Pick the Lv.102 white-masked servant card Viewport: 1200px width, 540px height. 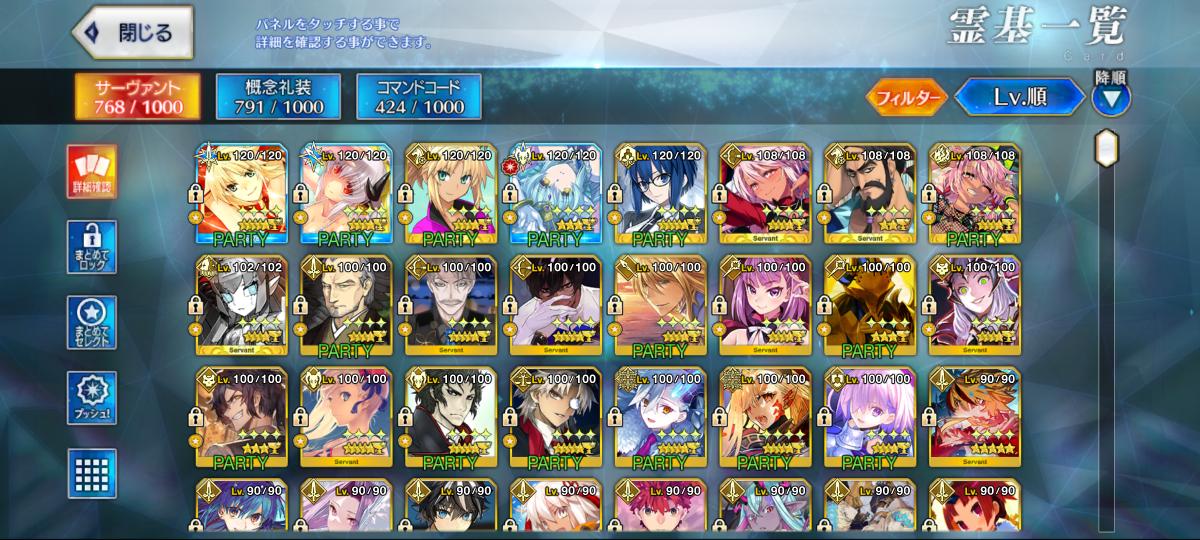[x=242, y=307]
